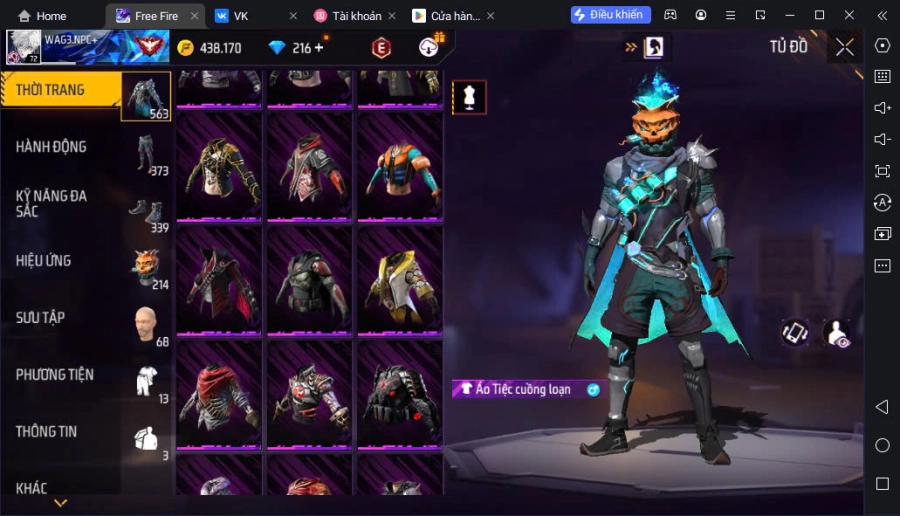Open the player profile avatar

24,47
